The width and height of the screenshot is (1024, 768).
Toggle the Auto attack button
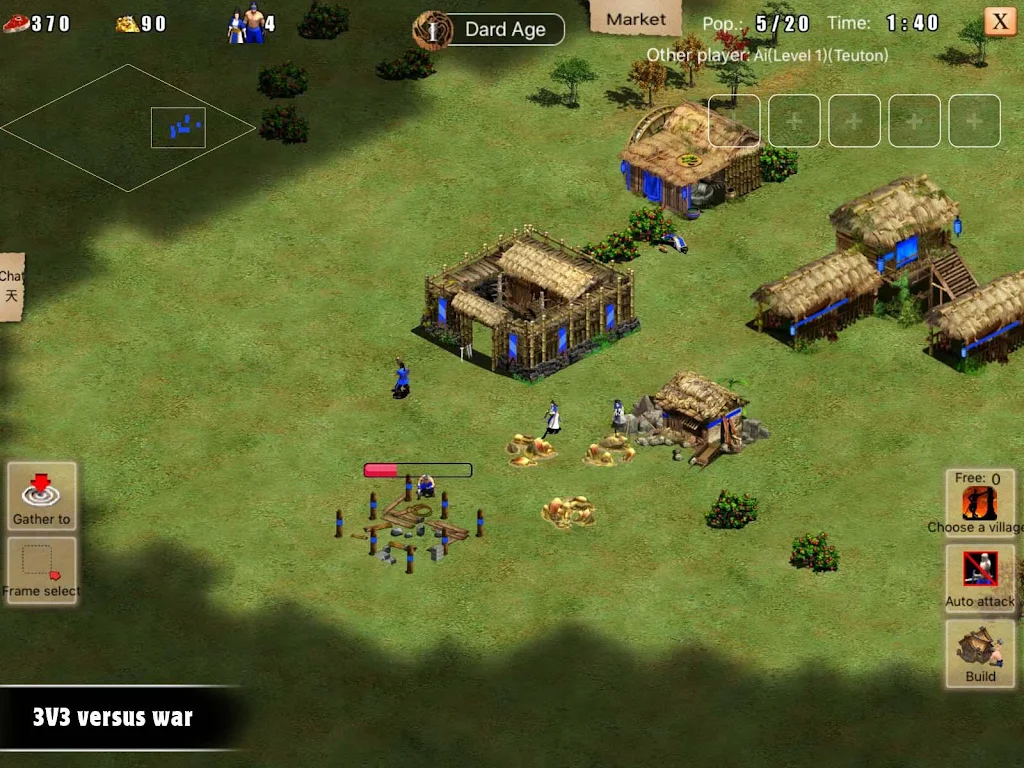pos(980,577)
